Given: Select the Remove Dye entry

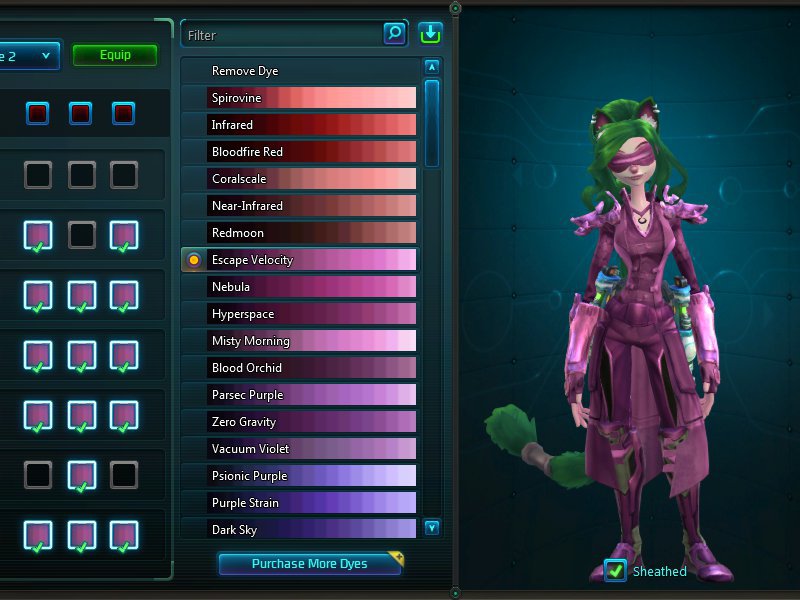Looking at the screenshot, I should tap(300, 71).
